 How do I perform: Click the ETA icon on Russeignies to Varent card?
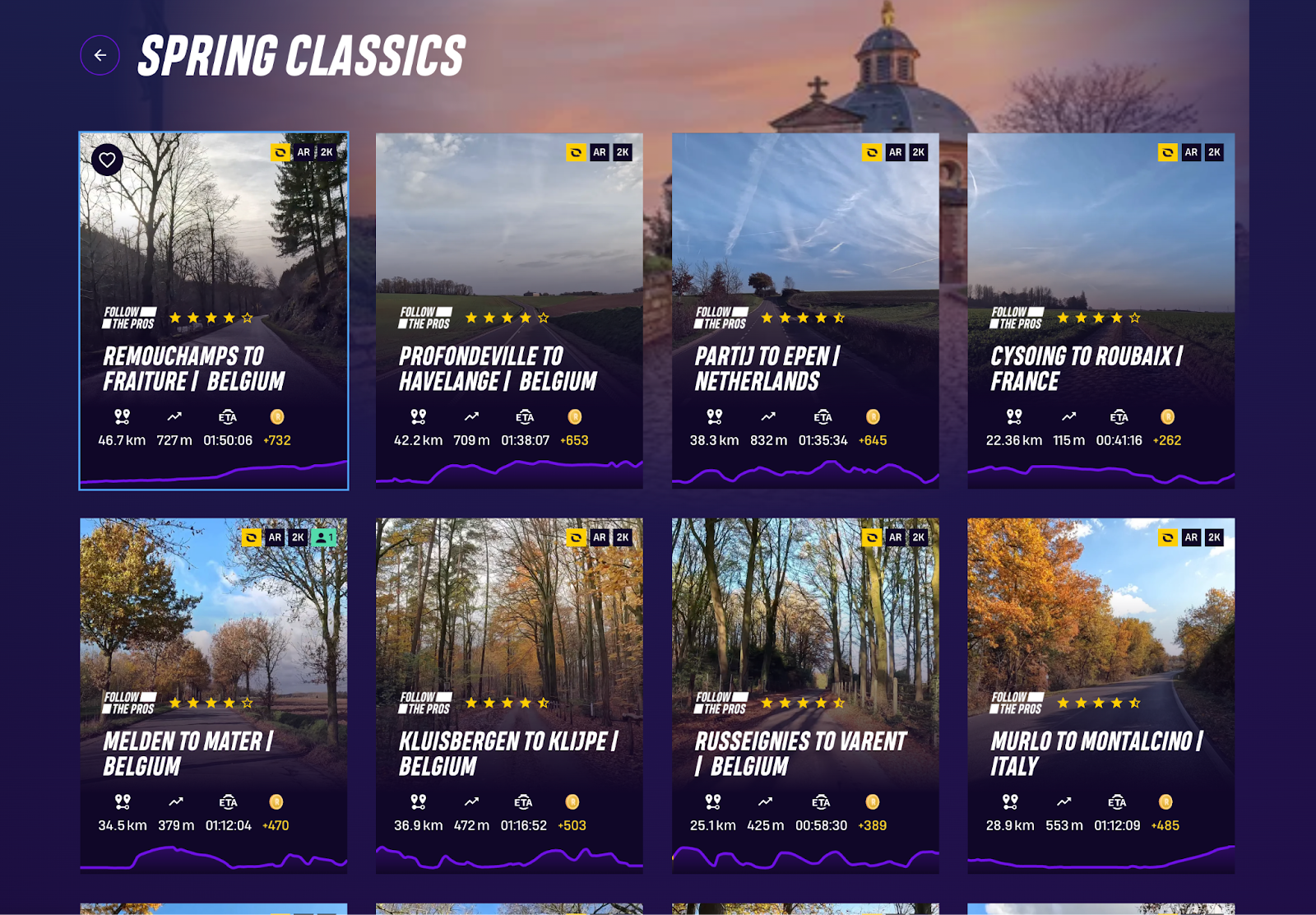coord(820,801)
